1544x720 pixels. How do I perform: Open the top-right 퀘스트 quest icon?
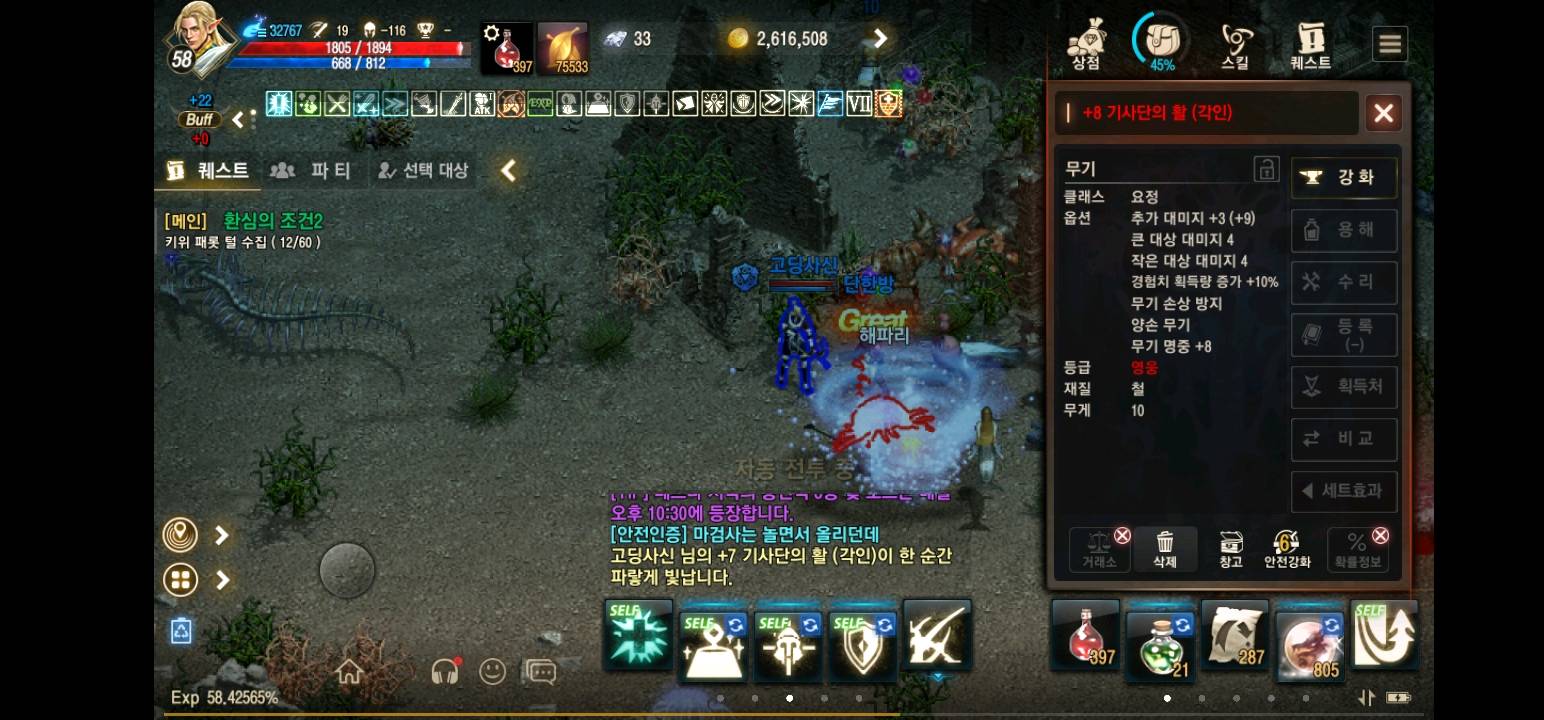tap(1310, 42)
